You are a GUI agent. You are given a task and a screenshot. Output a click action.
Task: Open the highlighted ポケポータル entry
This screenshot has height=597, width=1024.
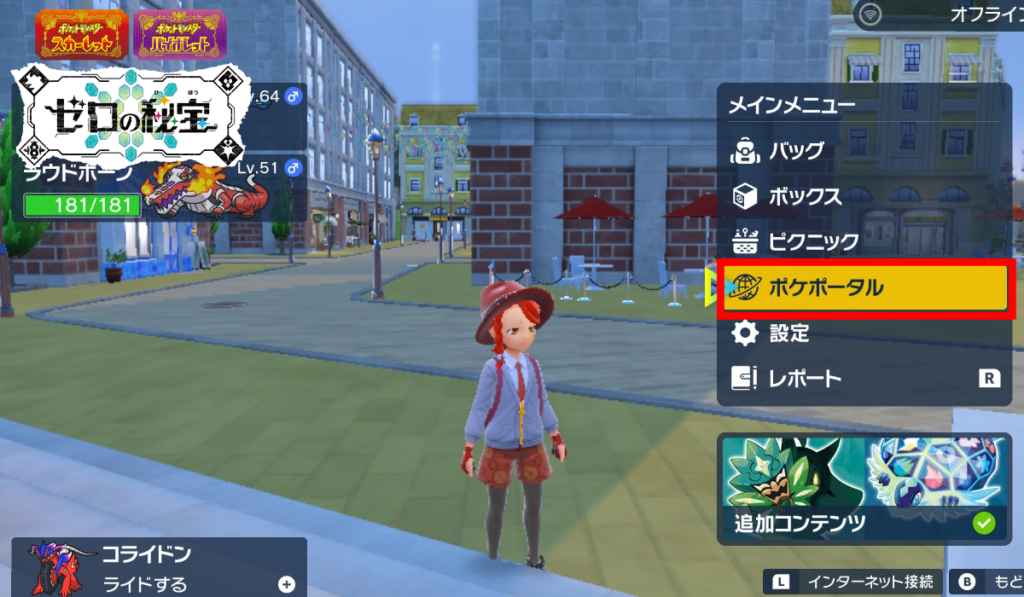click(866, 289)
